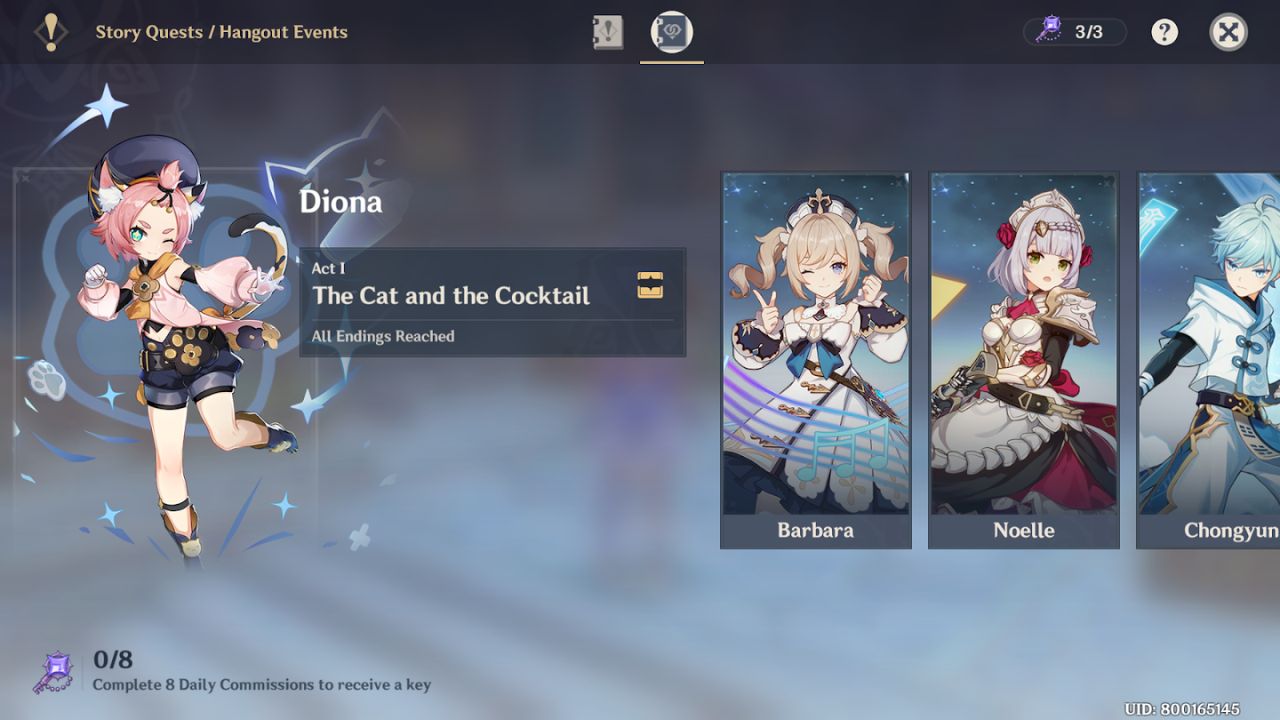Click the exclamation quest icon beside the title
The width and height of the screenshot is (1280, 720).
coord(50,32)
